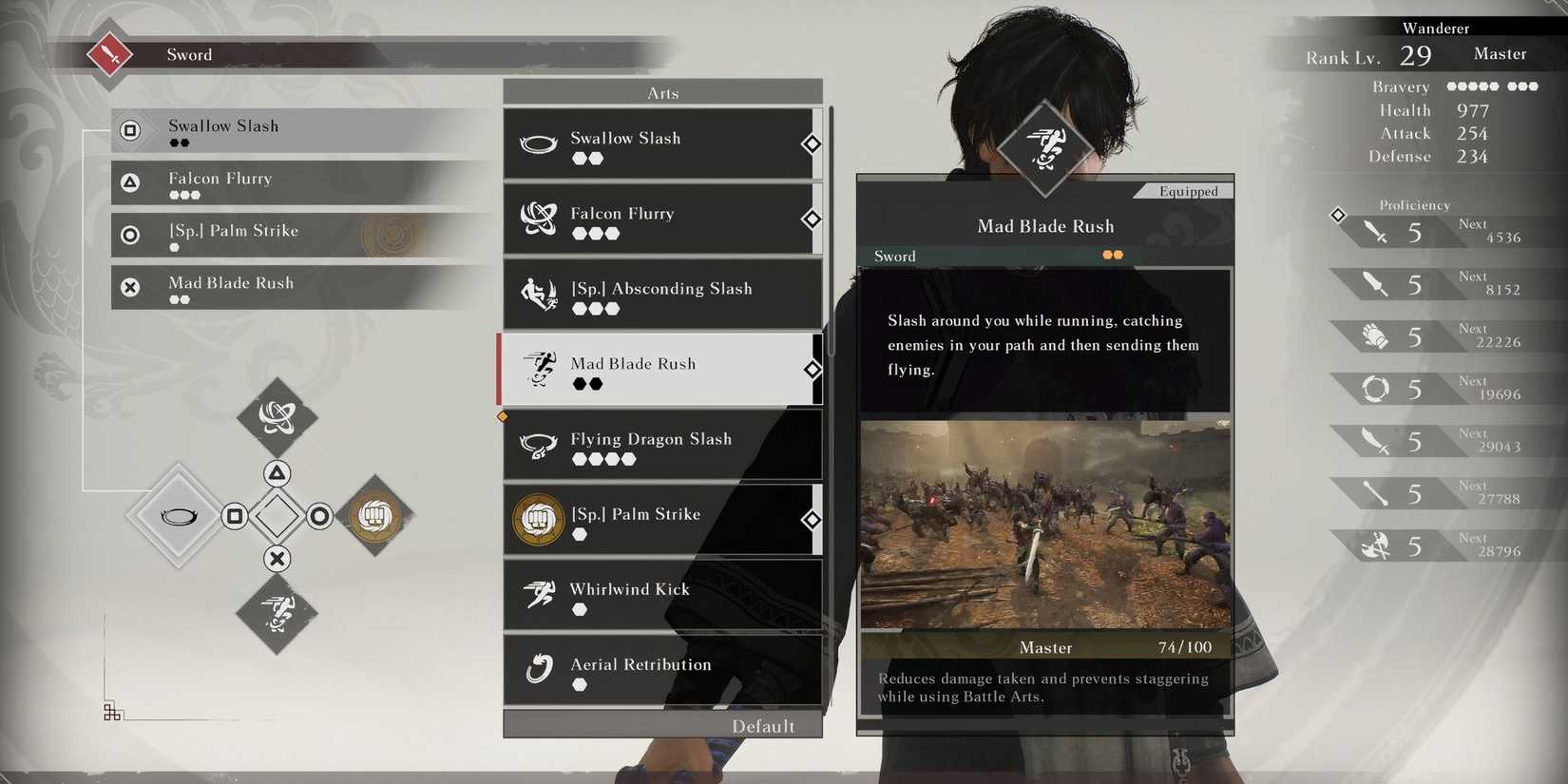The height and width of the screenshot is (784, 1568).
Task: Open the Arts list header
Action: coord(662,91)
